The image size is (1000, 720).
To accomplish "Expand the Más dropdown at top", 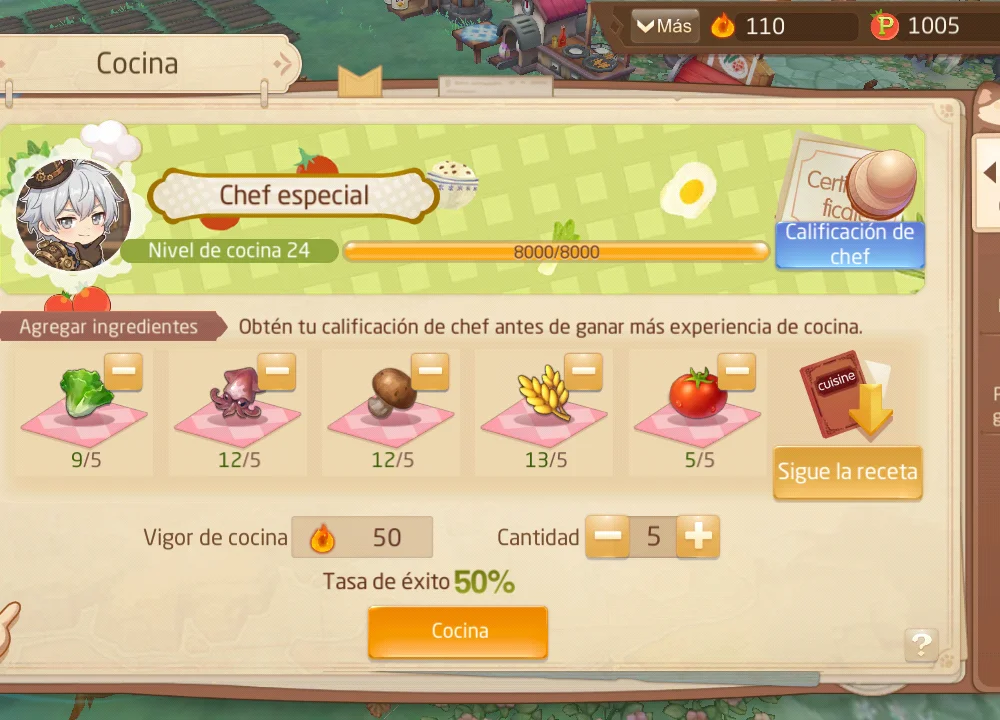I will pos(665,26).
